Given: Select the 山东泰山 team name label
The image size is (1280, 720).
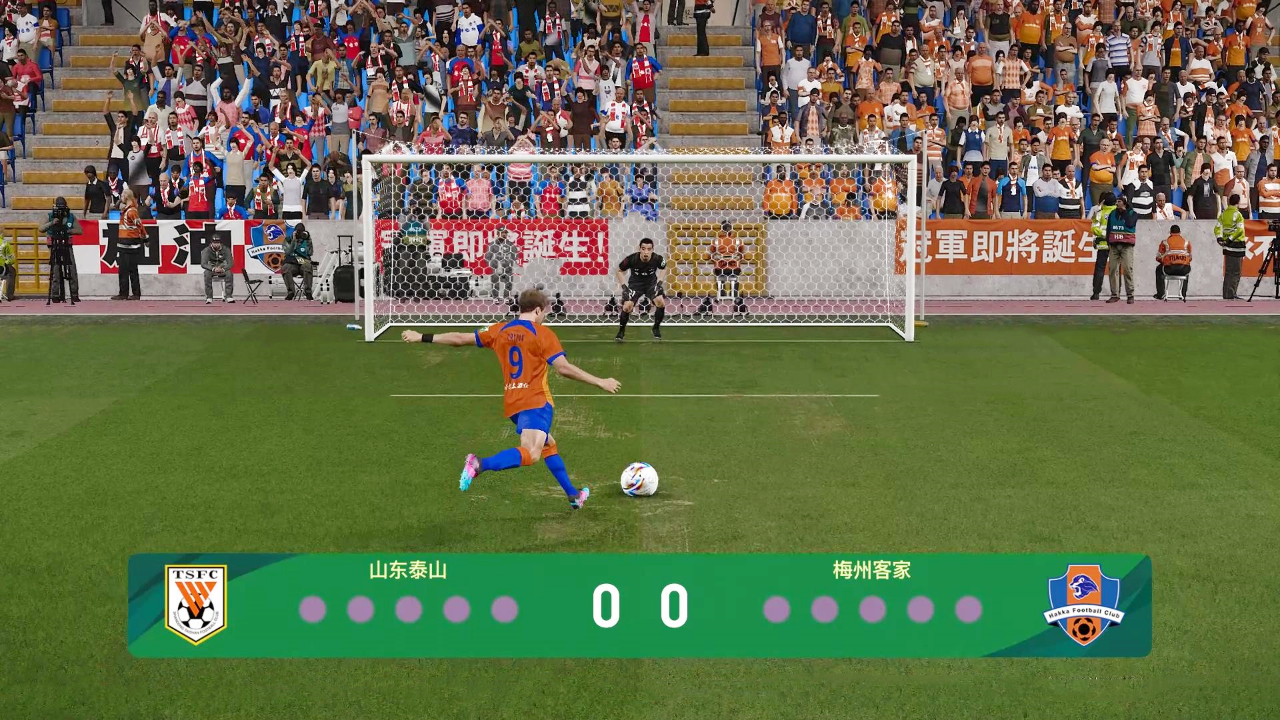Looking at the screenshot, I should click(406, 571).
